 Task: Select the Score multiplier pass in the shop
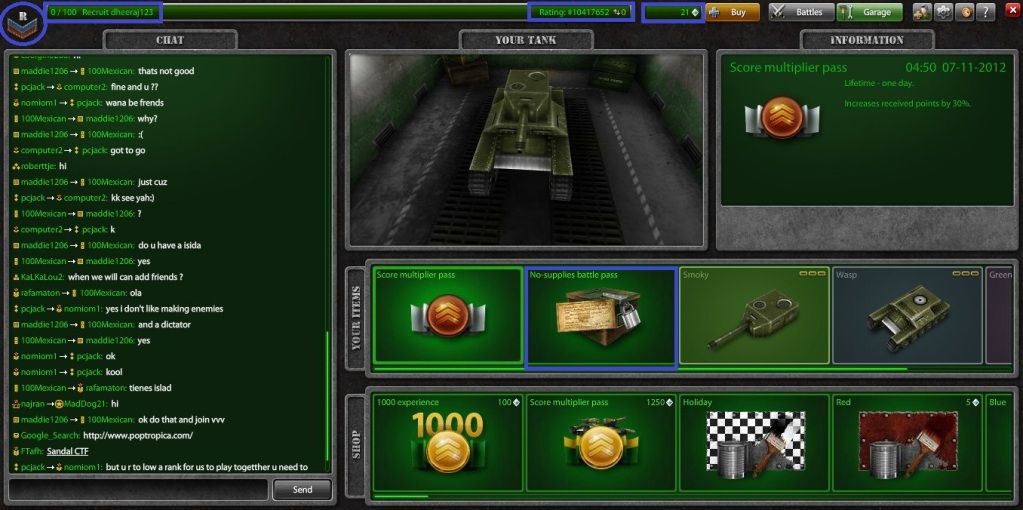click(601, 445)
